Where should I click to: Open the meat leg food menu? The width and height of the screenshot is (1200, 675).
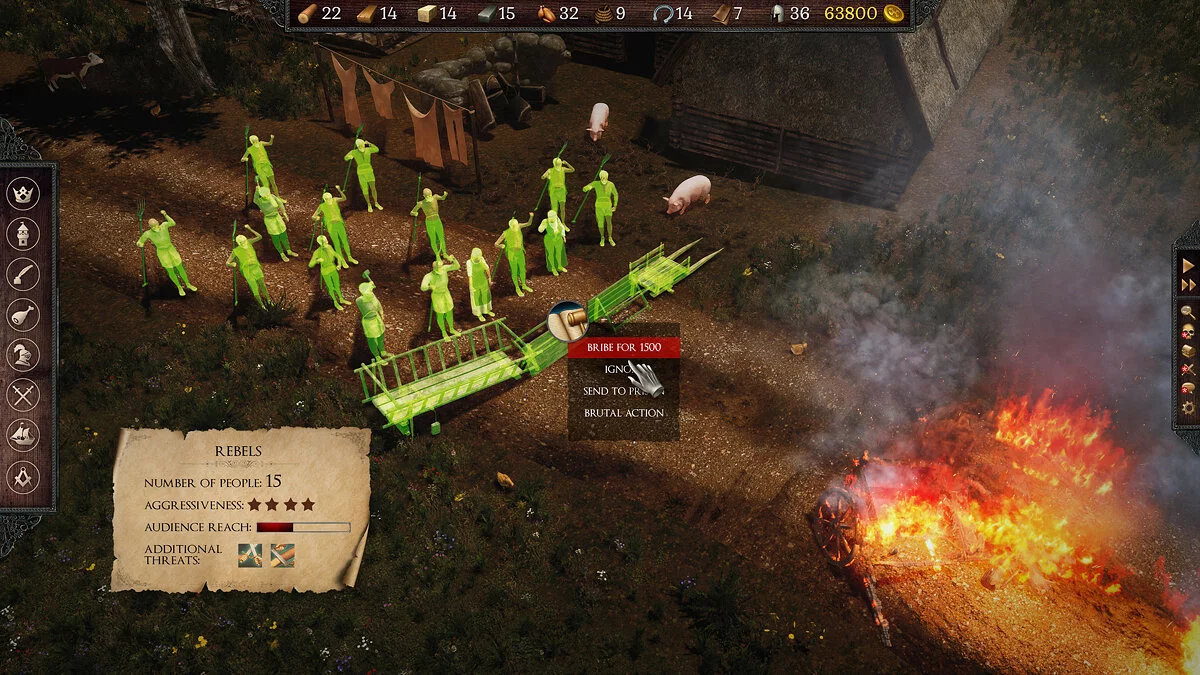[23, 314]
